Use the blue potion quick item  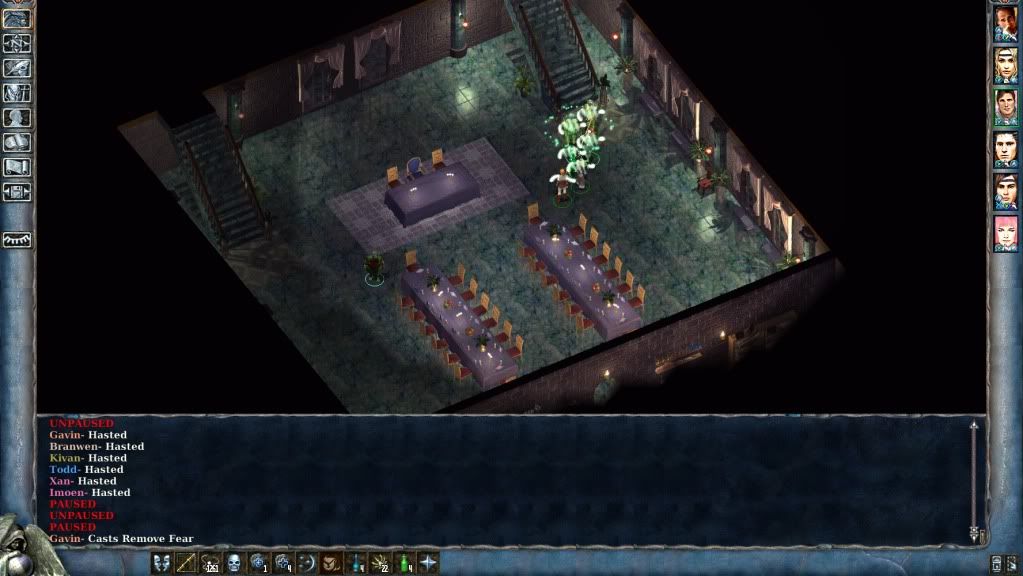click(x=355, y=562)
